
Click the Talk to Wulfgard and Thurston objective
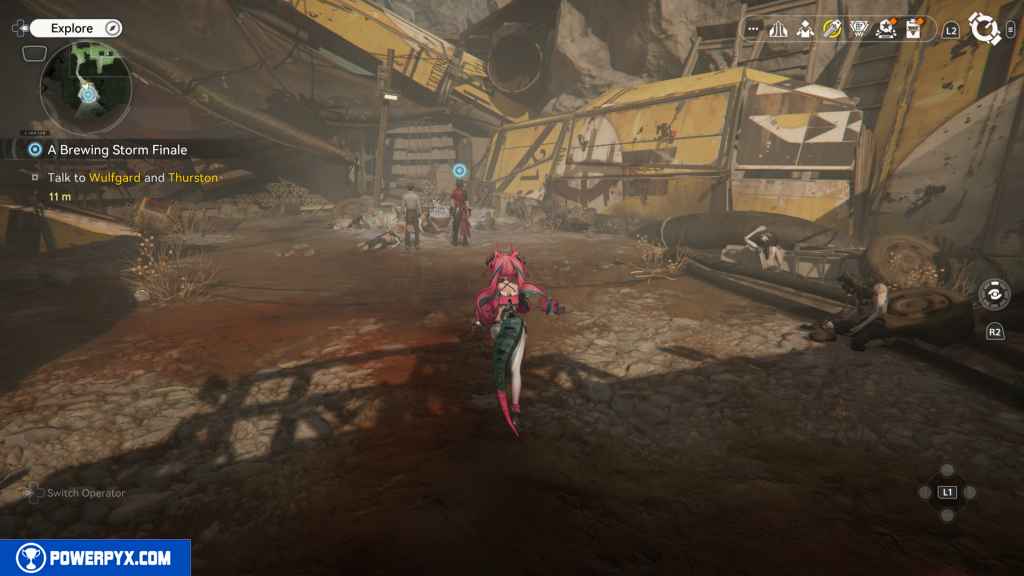132,178
